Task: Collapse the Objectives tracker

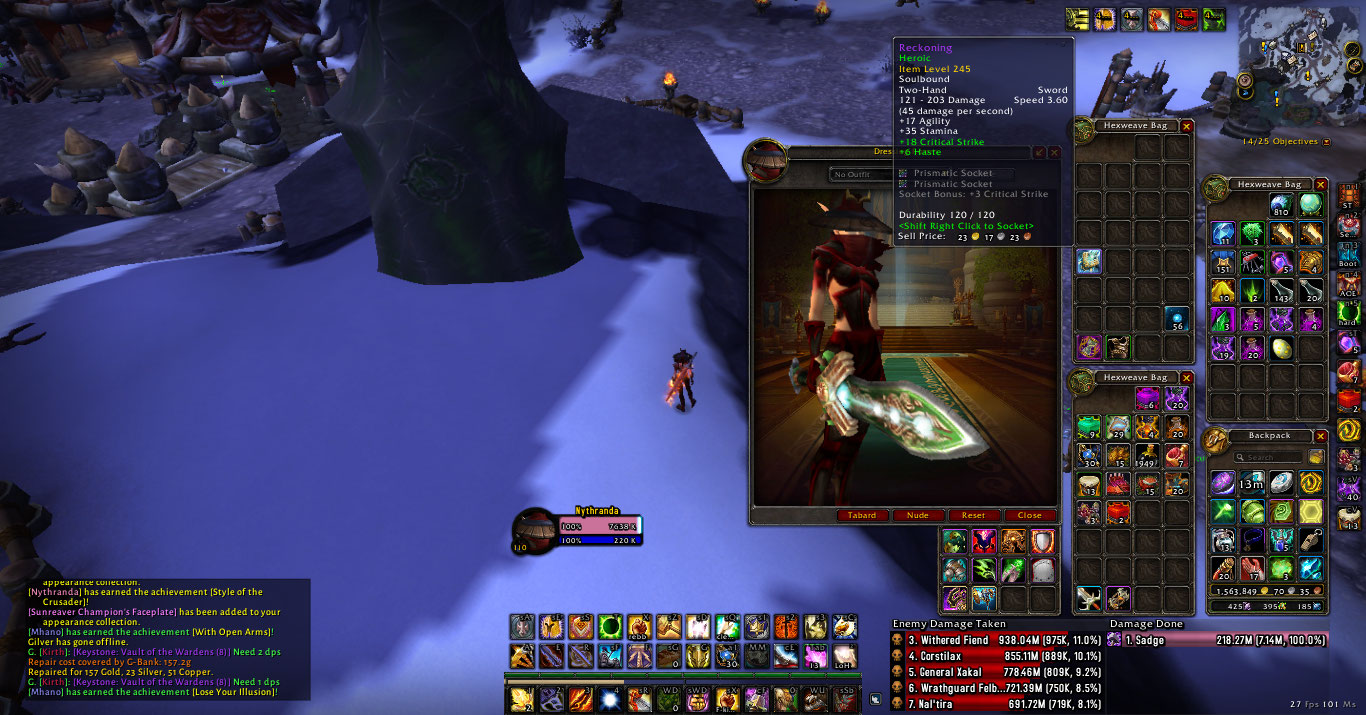Action: 1326,142
